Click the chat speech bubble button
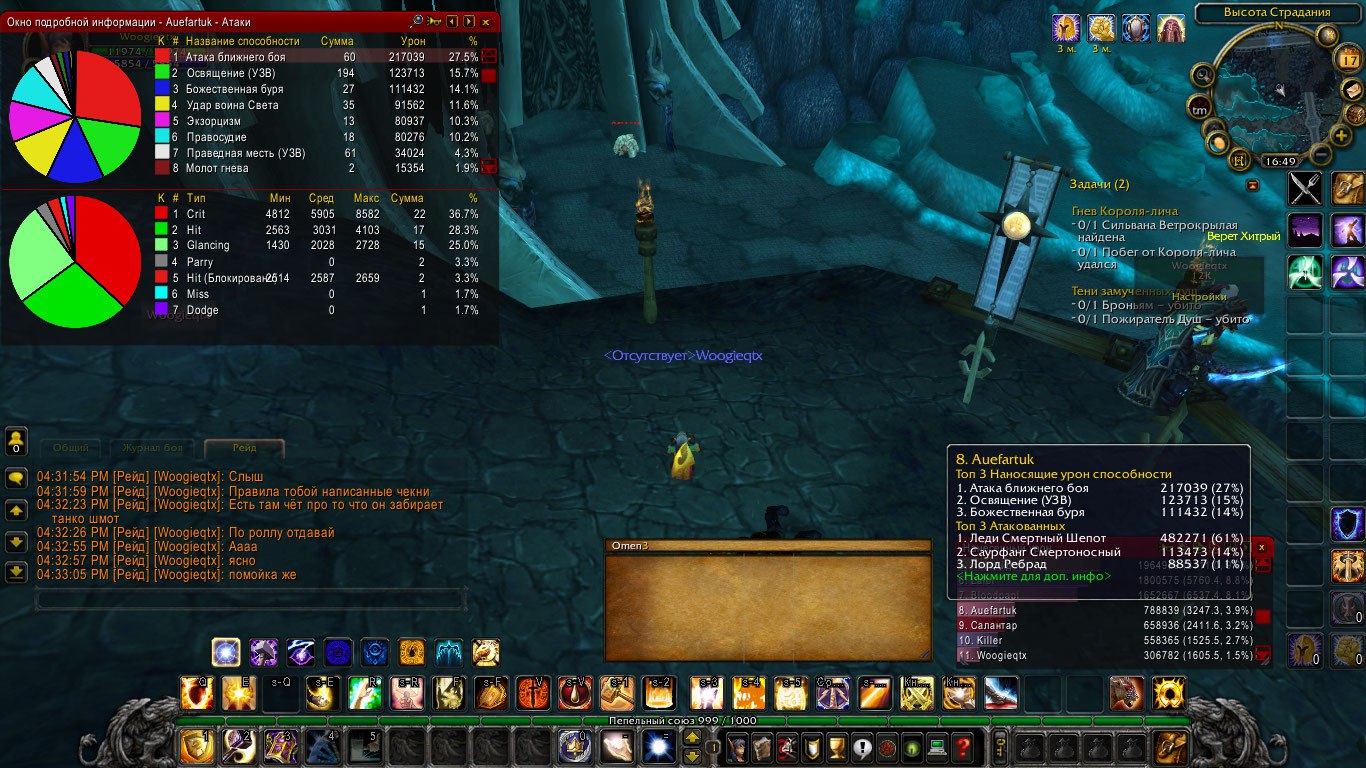The image size is (1366, 768). [16, 478]
